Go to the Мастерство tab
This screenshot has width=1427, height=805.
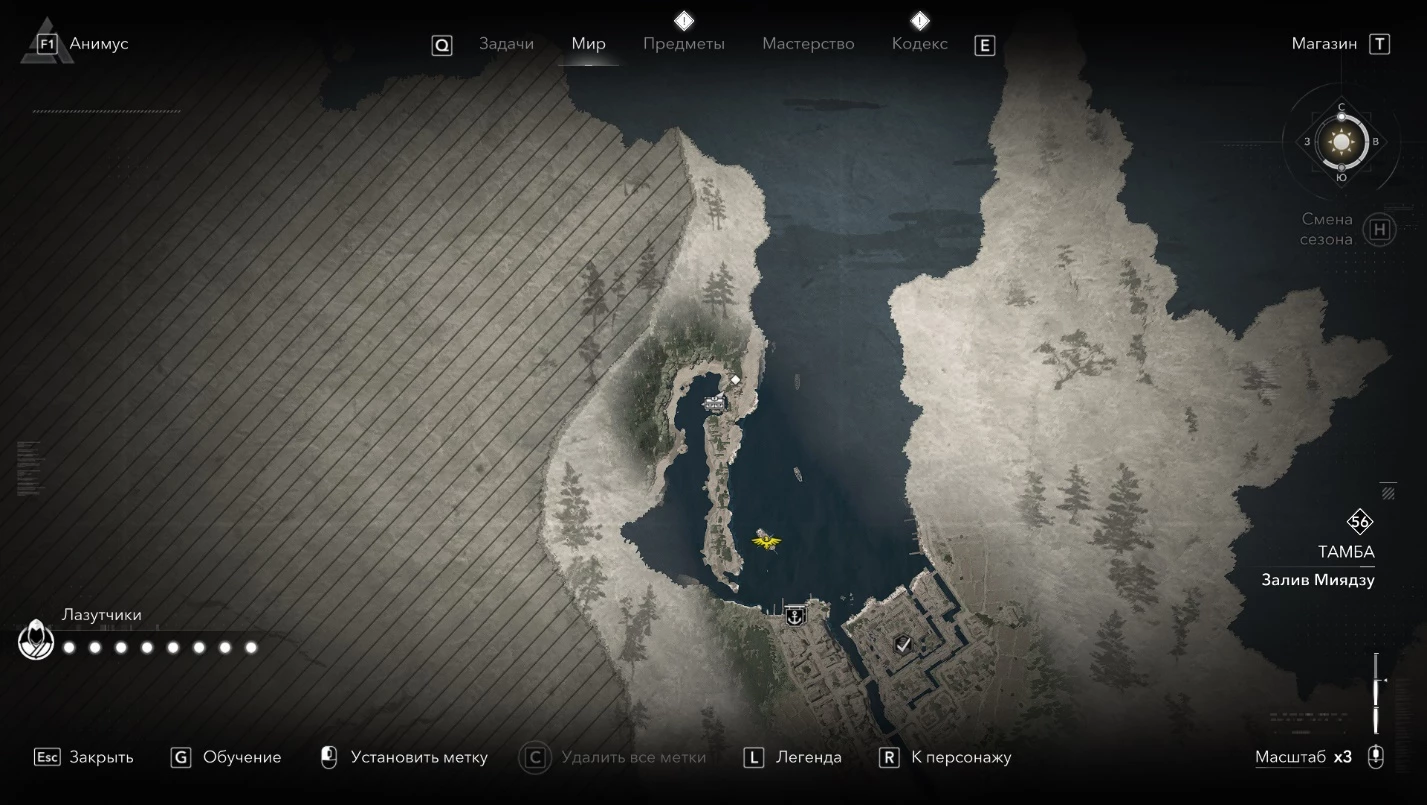tap(808, 44)
